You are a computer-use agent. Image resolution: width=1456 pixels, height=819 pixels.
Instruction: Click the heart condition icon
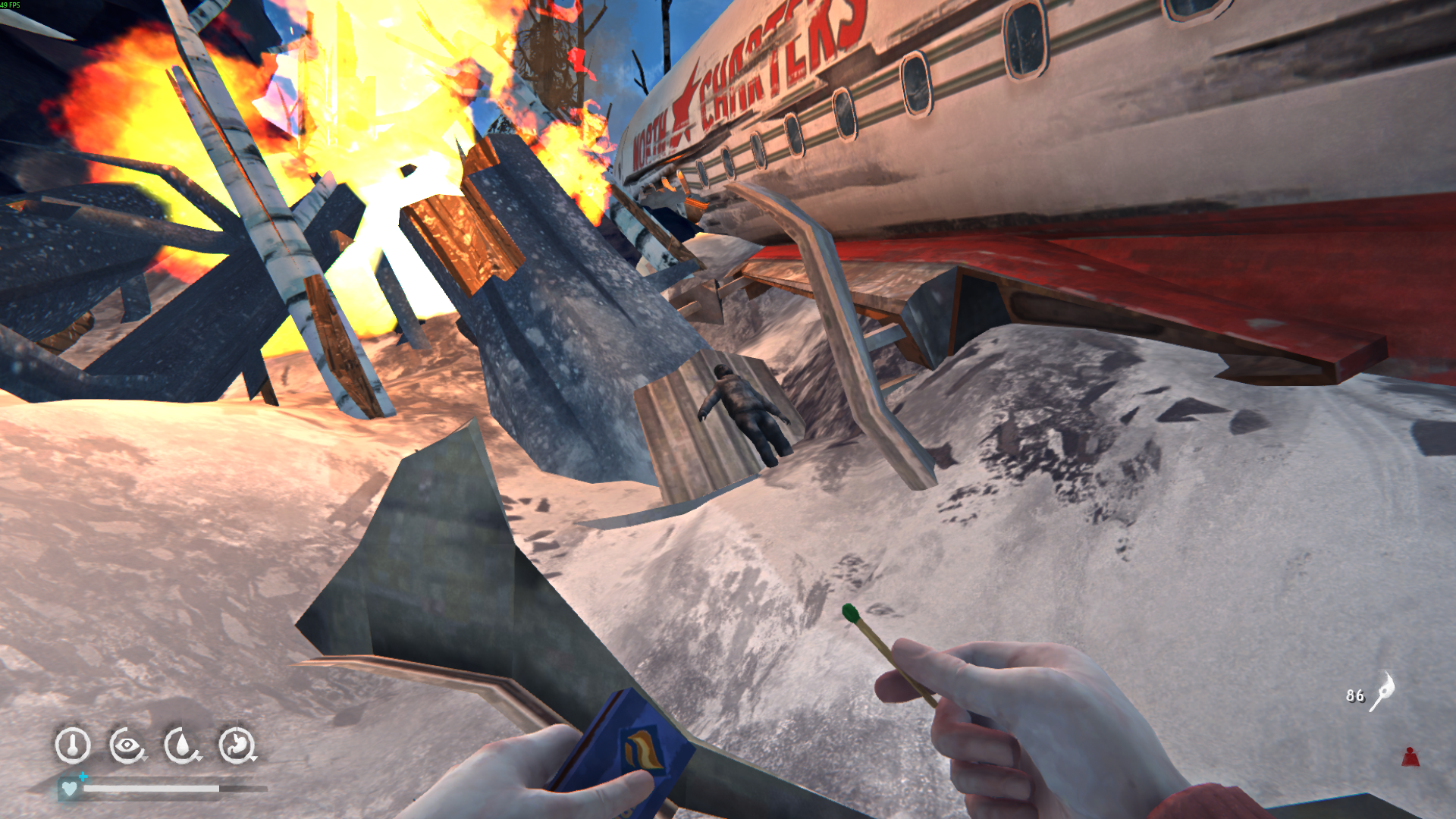[70, 789]
